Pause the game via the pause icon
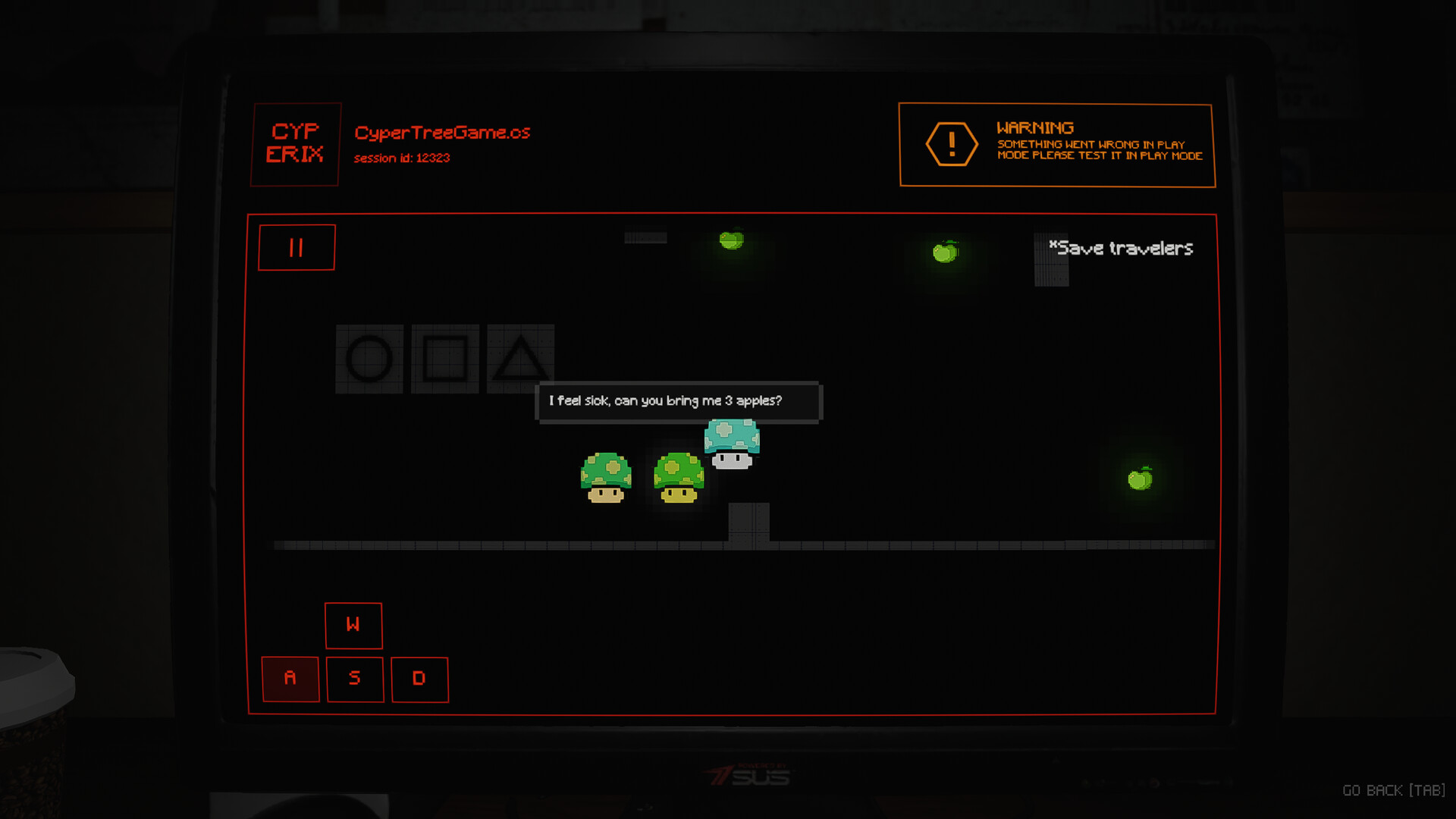Screen dimensions: 1456x819 pos(297,246)
